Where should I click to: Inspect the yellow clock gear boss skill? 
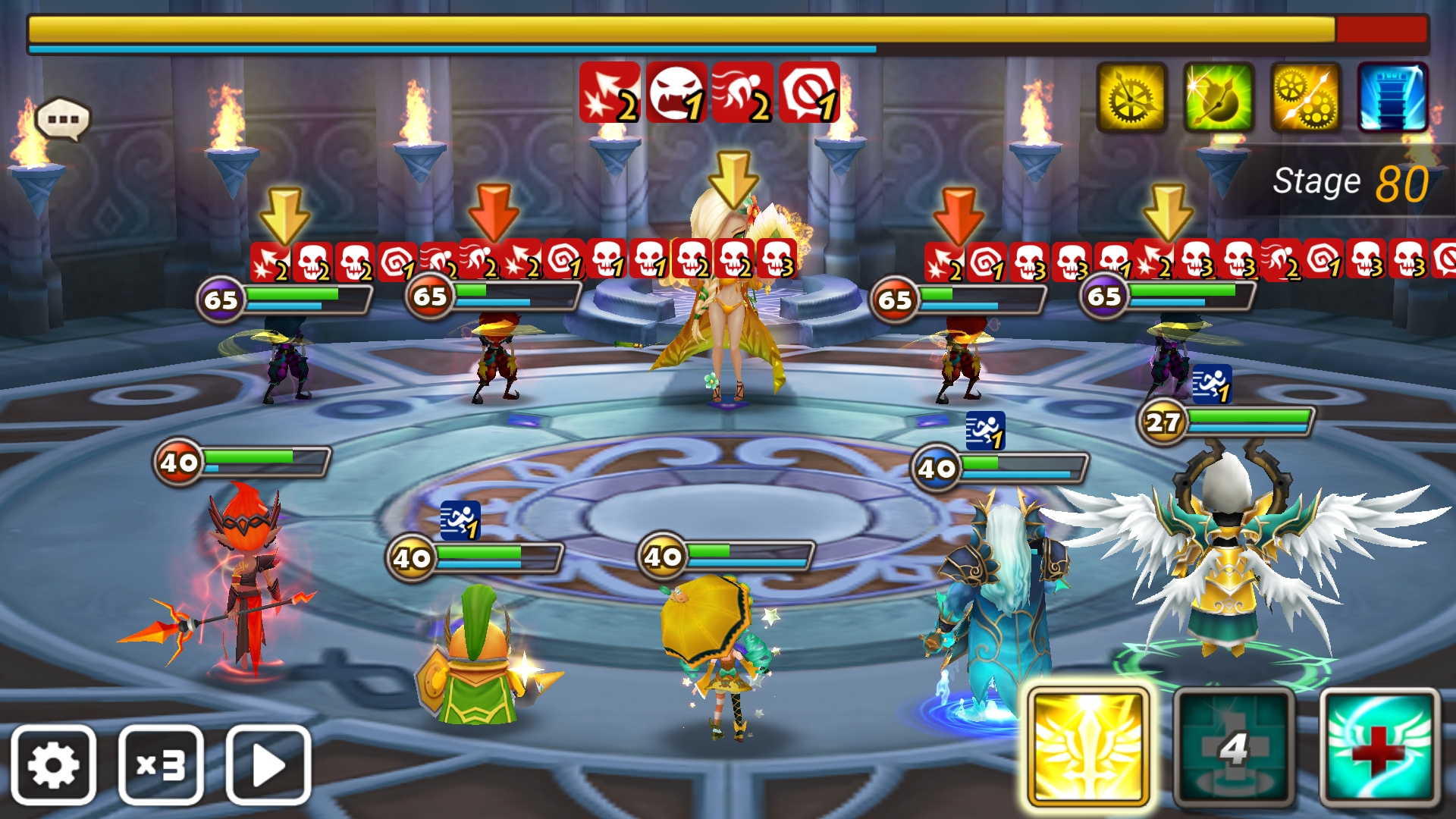click(x=1131, y=98)
